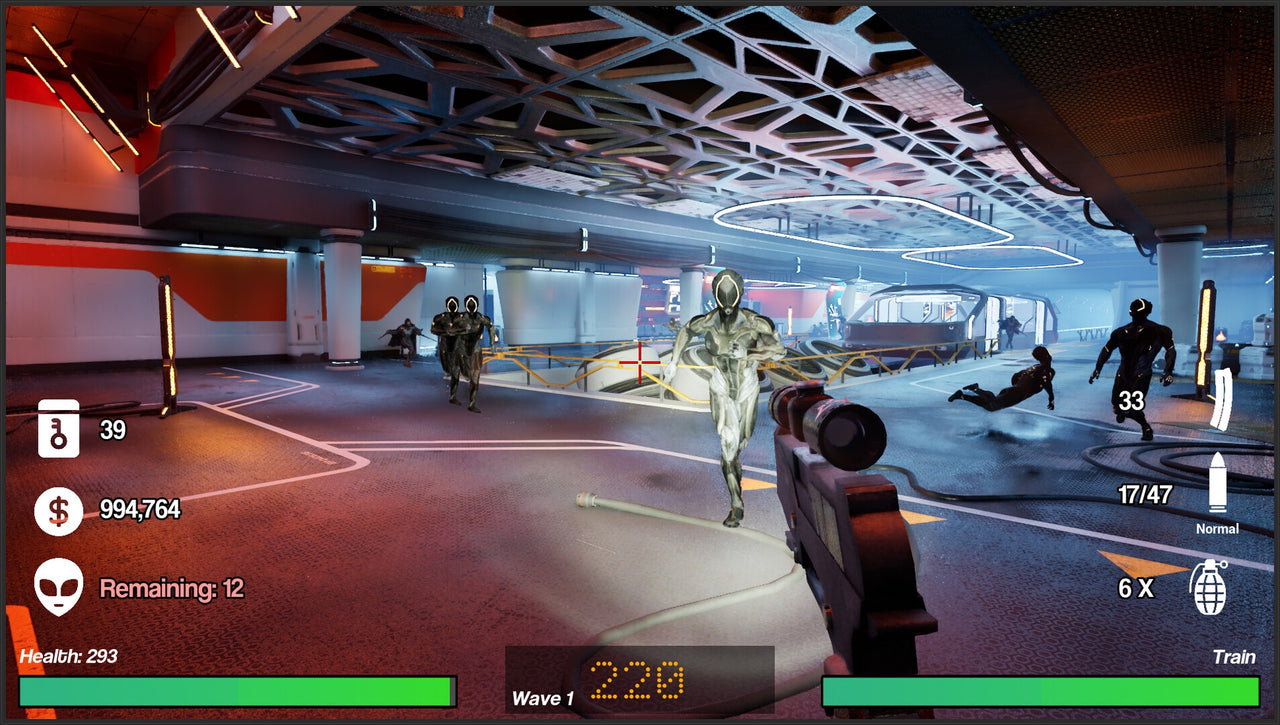The width and height of the screenshot is (1280, 725).
Task: Click the alien head enemies icon
Action: coord(57,585)
